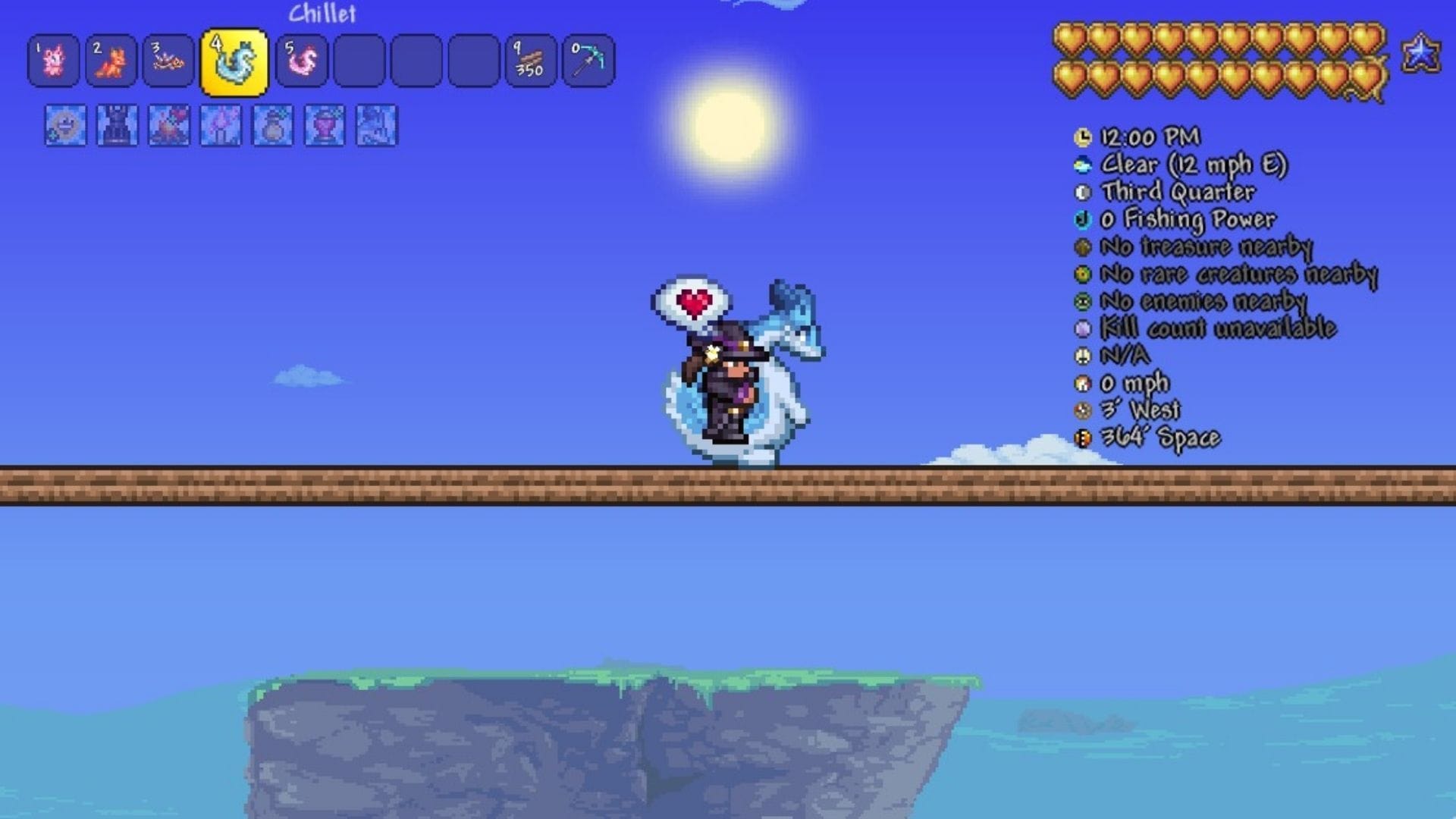Pick the pink serpent in hotbar slot 5
Screen dimensions: 1456x819
point(302,61)
